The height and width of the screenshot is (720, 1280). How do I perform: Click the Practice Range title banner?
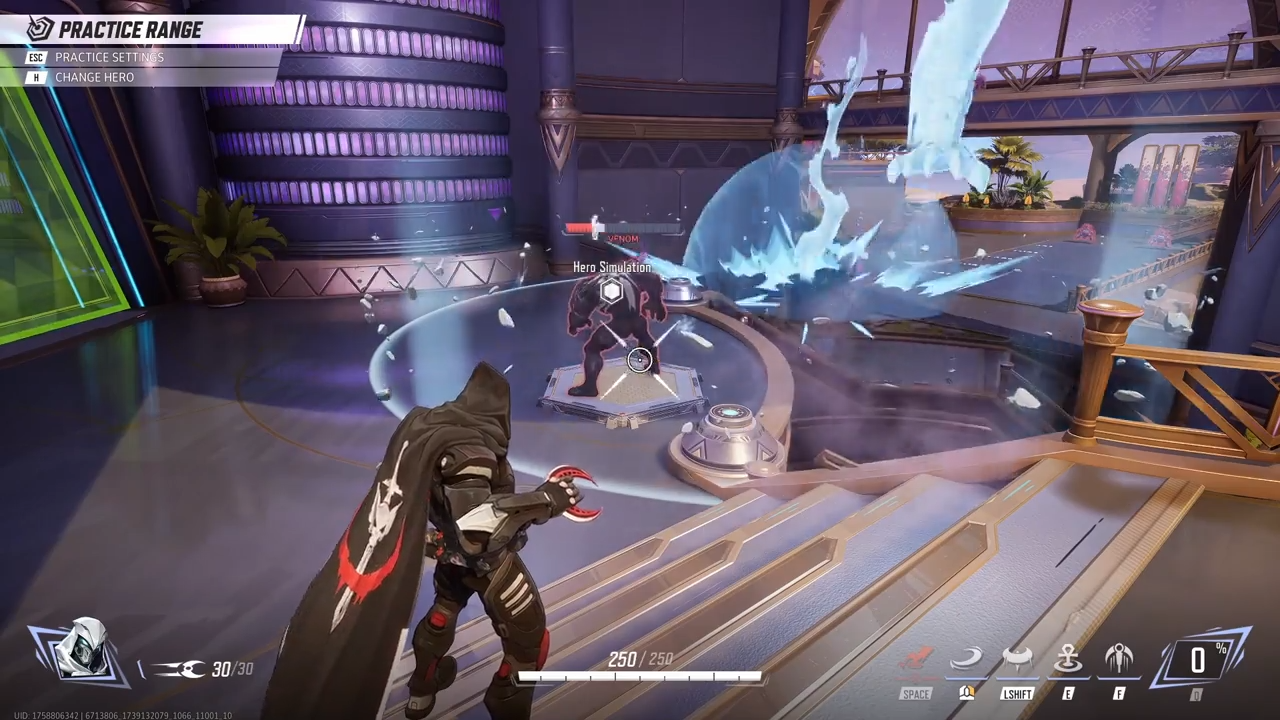pyautogui.click(x=129, y=30)
